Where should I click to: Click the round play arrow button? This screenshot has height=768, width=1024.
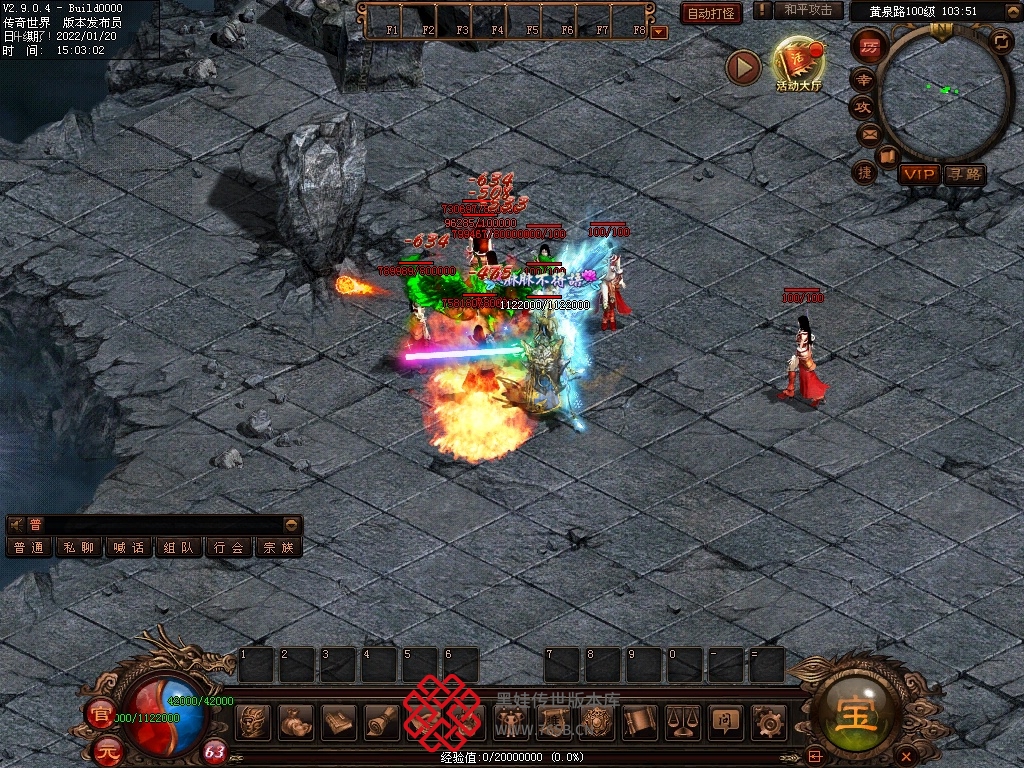click(x=743, y=68)
